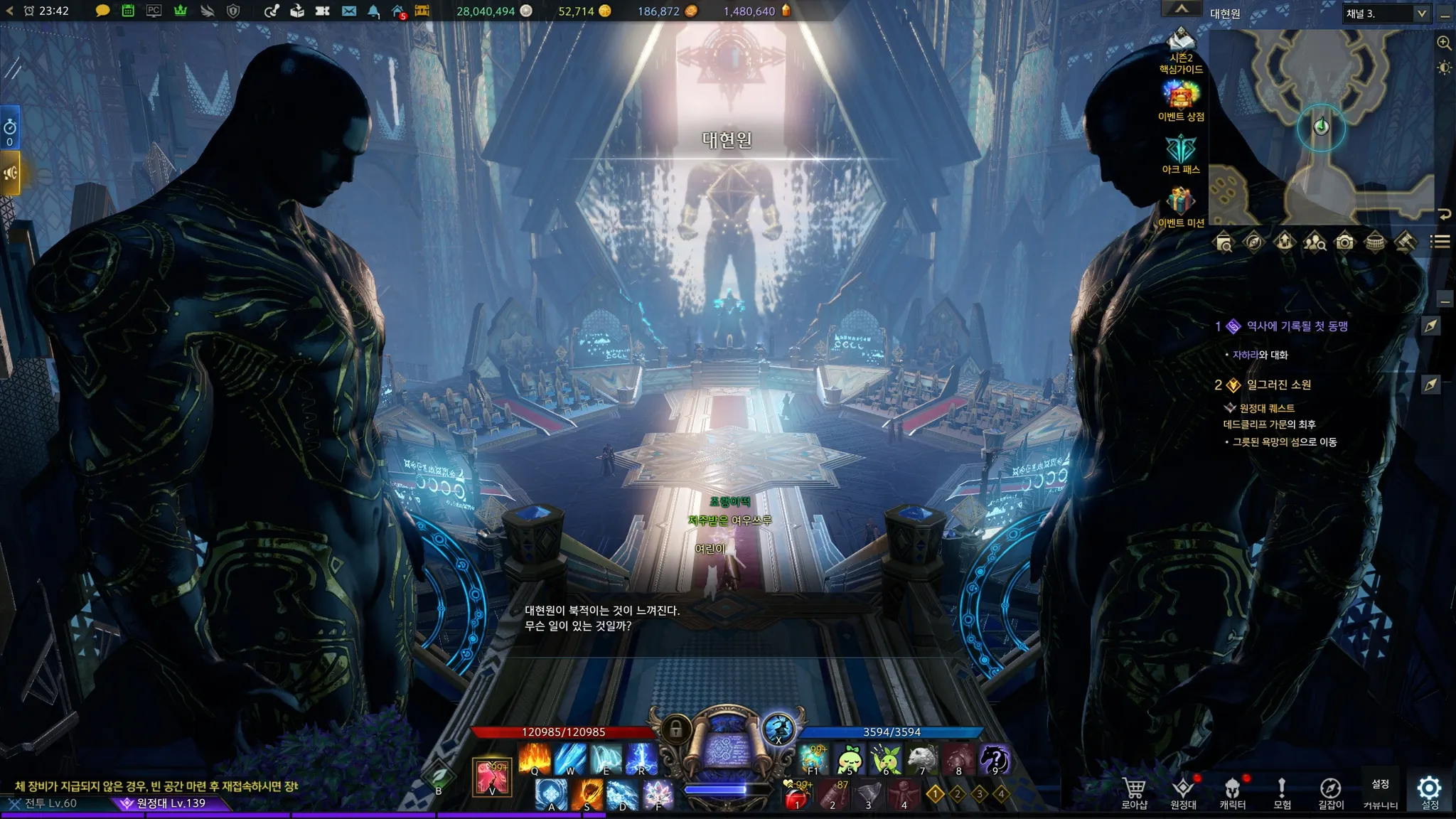Open the yellow chat bubble icon

[x=102, y=11]
